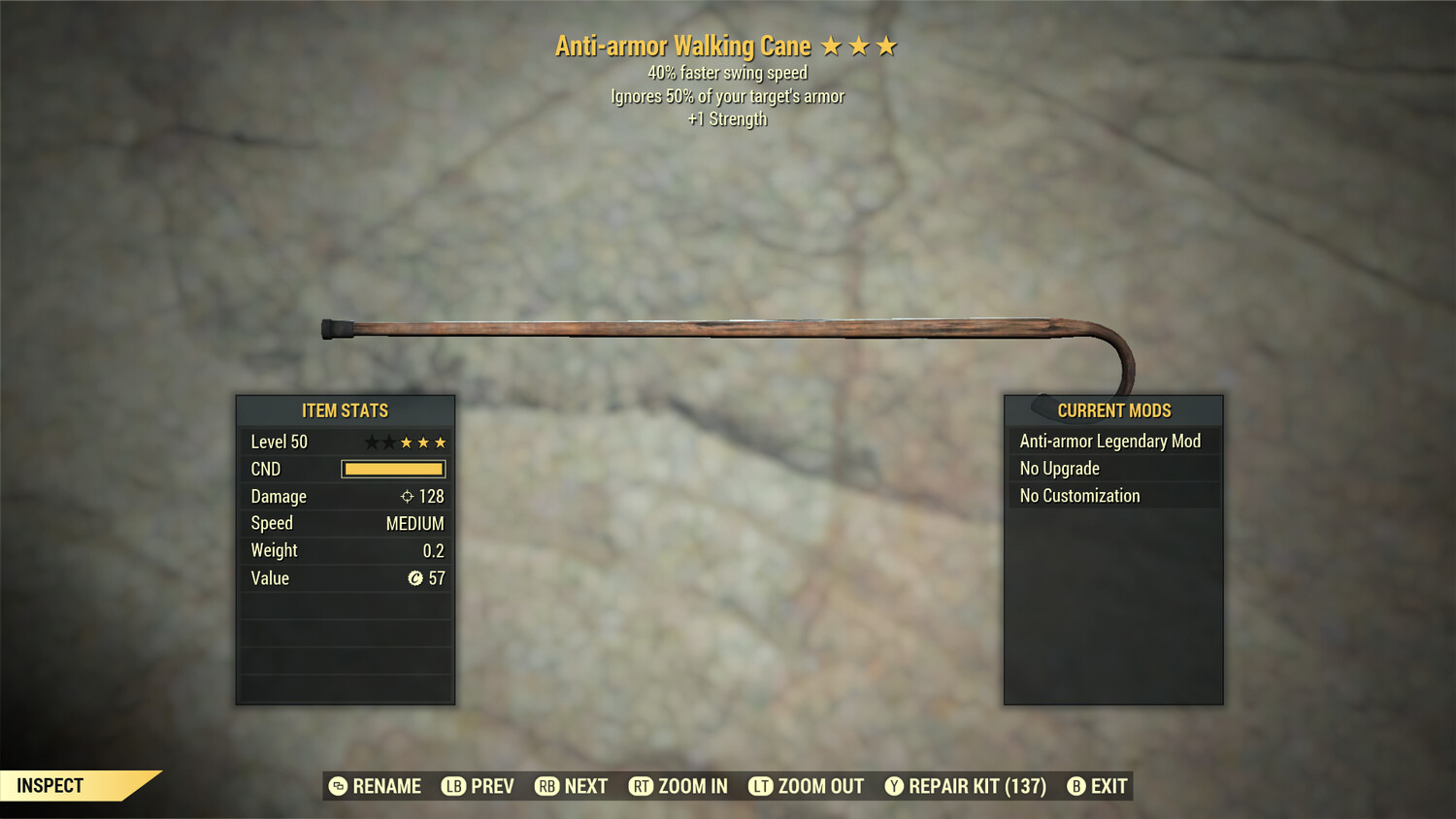Click the B Exit button icon
Viewport: 1456px width, 819px height.
point(1075,786)
